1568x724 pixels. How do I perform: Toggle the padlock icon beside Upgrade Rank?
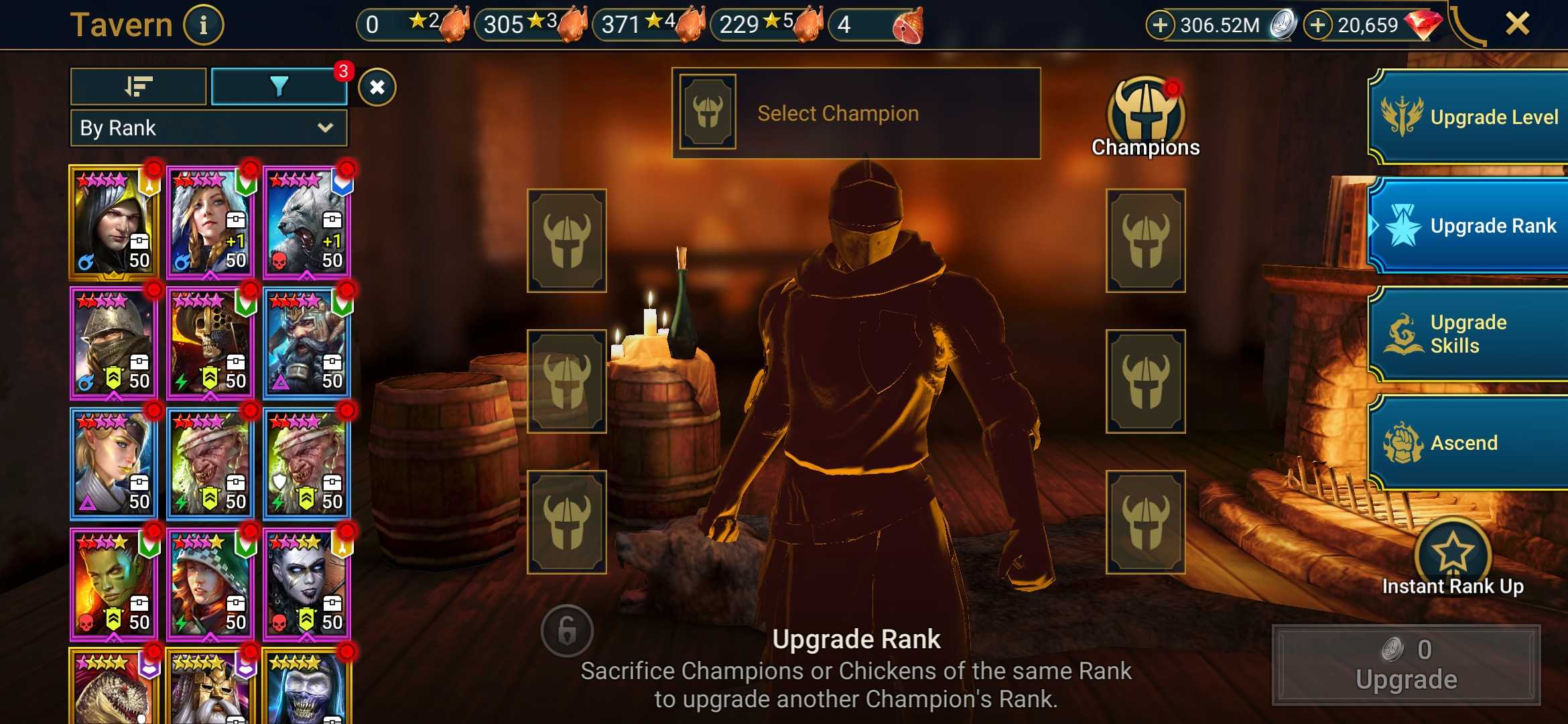567,630
